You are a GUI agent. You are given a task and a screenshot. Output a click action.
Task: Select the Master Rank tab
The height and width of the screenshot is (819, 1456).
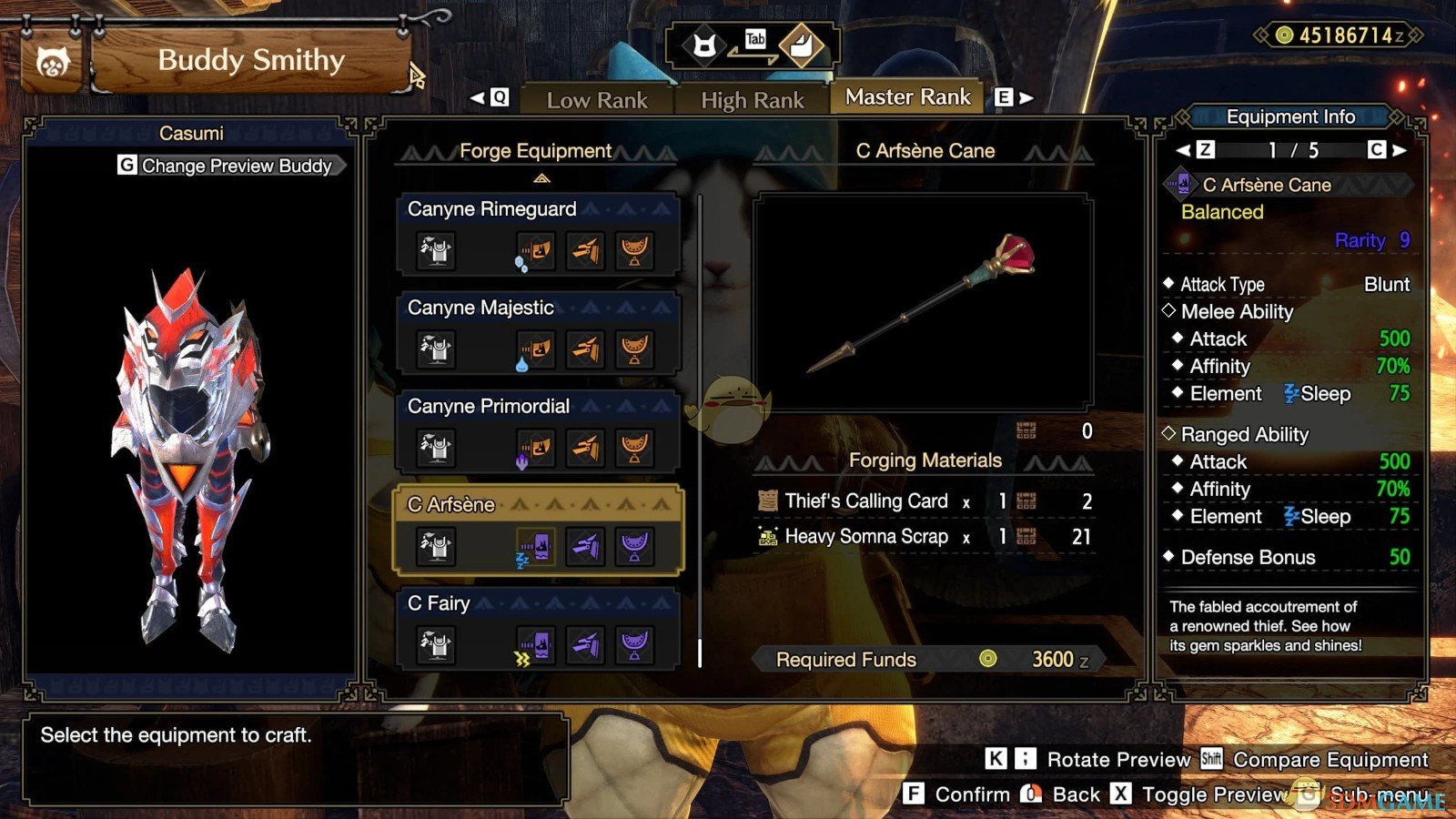pyautogui.click(x=907, y=97)
